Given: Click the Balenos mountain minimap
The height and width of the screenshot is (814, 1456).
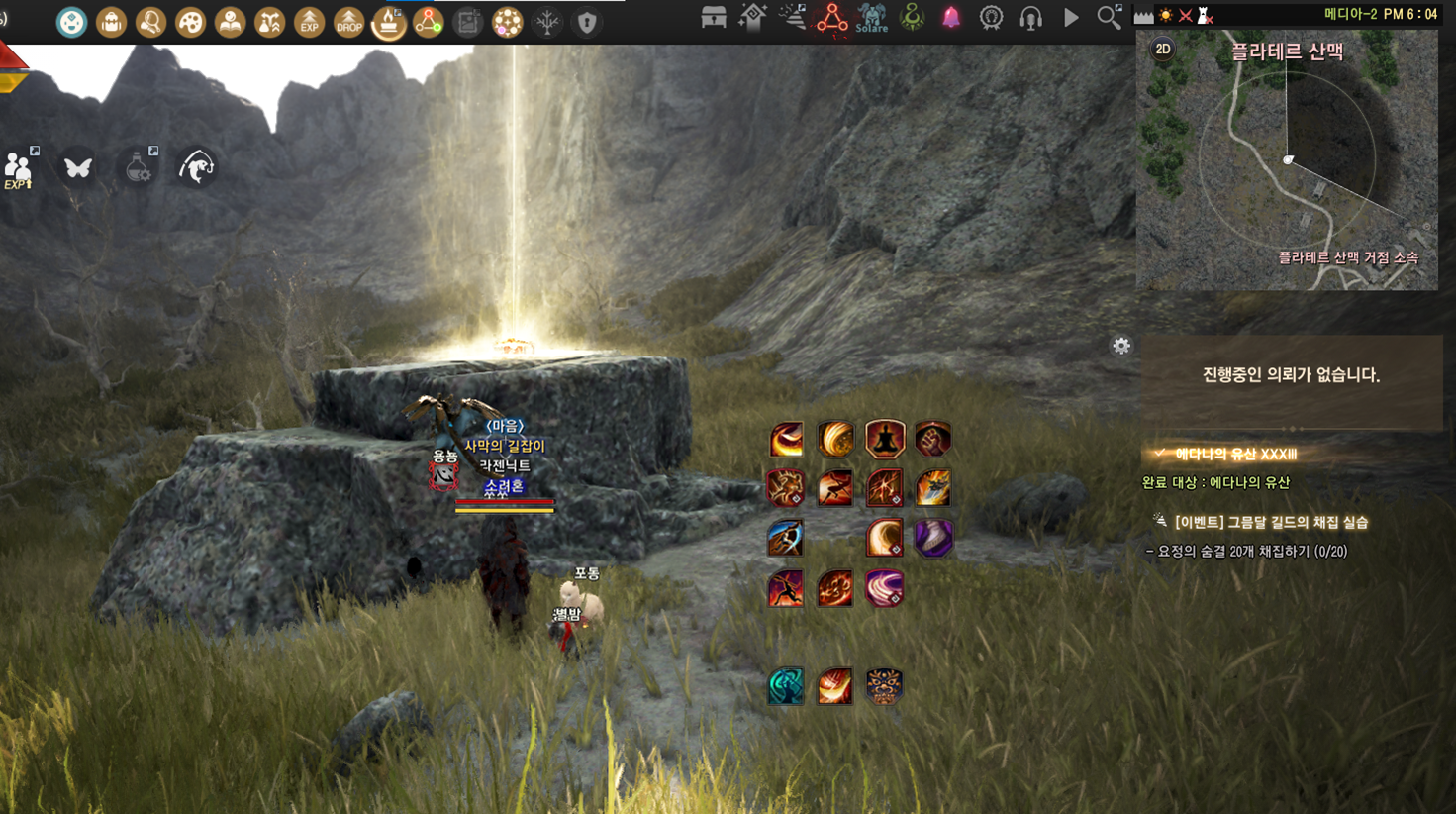Looking at the screenshot, I should click(x=1287, y=168).
